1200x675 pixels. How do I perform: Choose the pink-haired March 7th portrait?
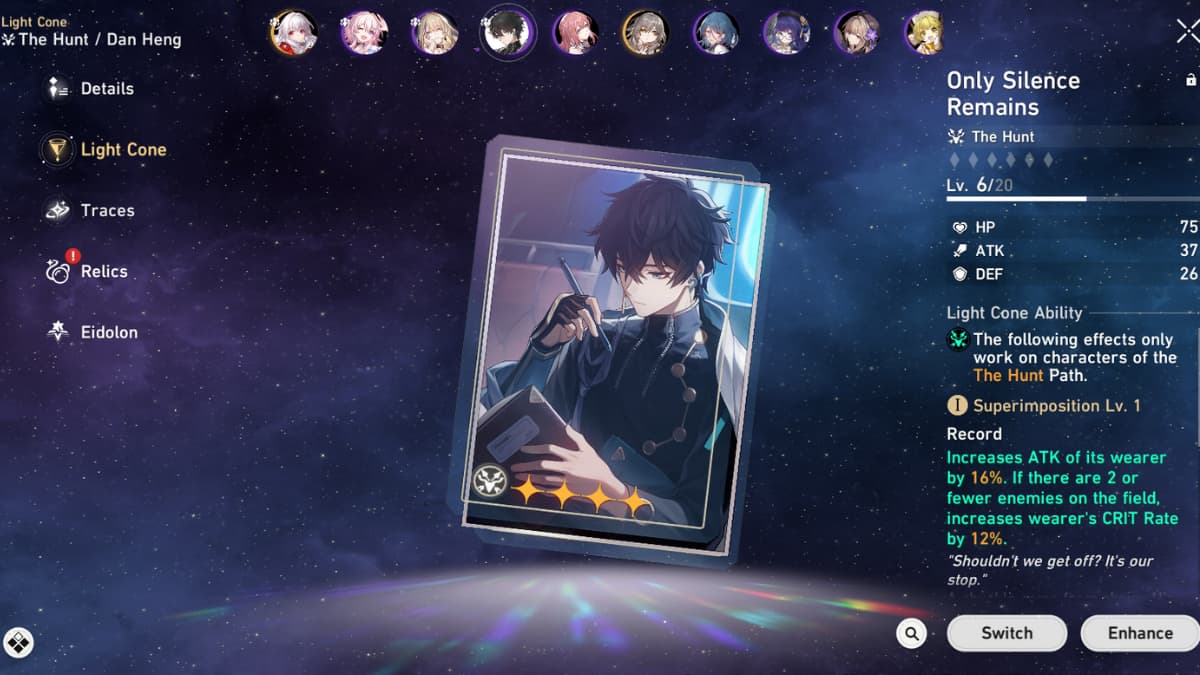click(364, 33)
